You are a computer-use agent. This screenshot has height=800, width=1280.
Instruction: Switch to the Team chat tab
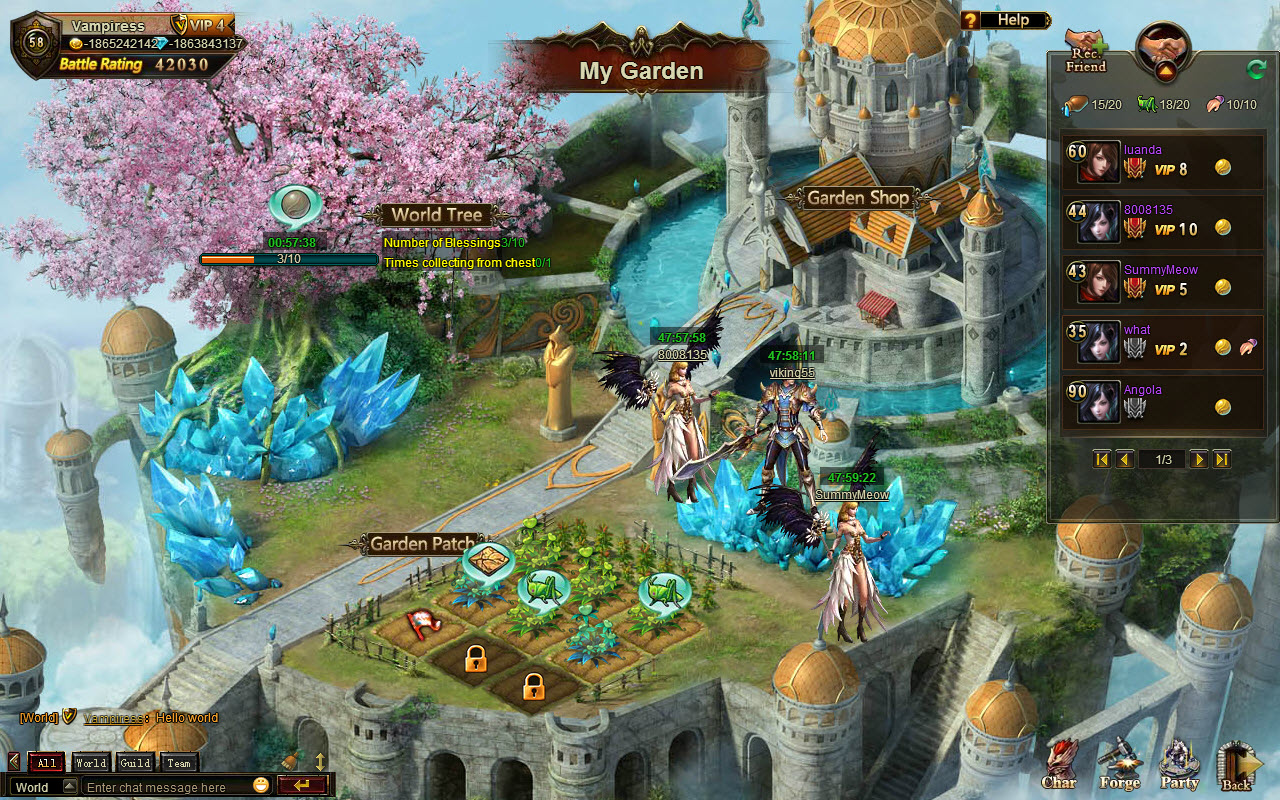pyautogui.click(x=178, y=762)
